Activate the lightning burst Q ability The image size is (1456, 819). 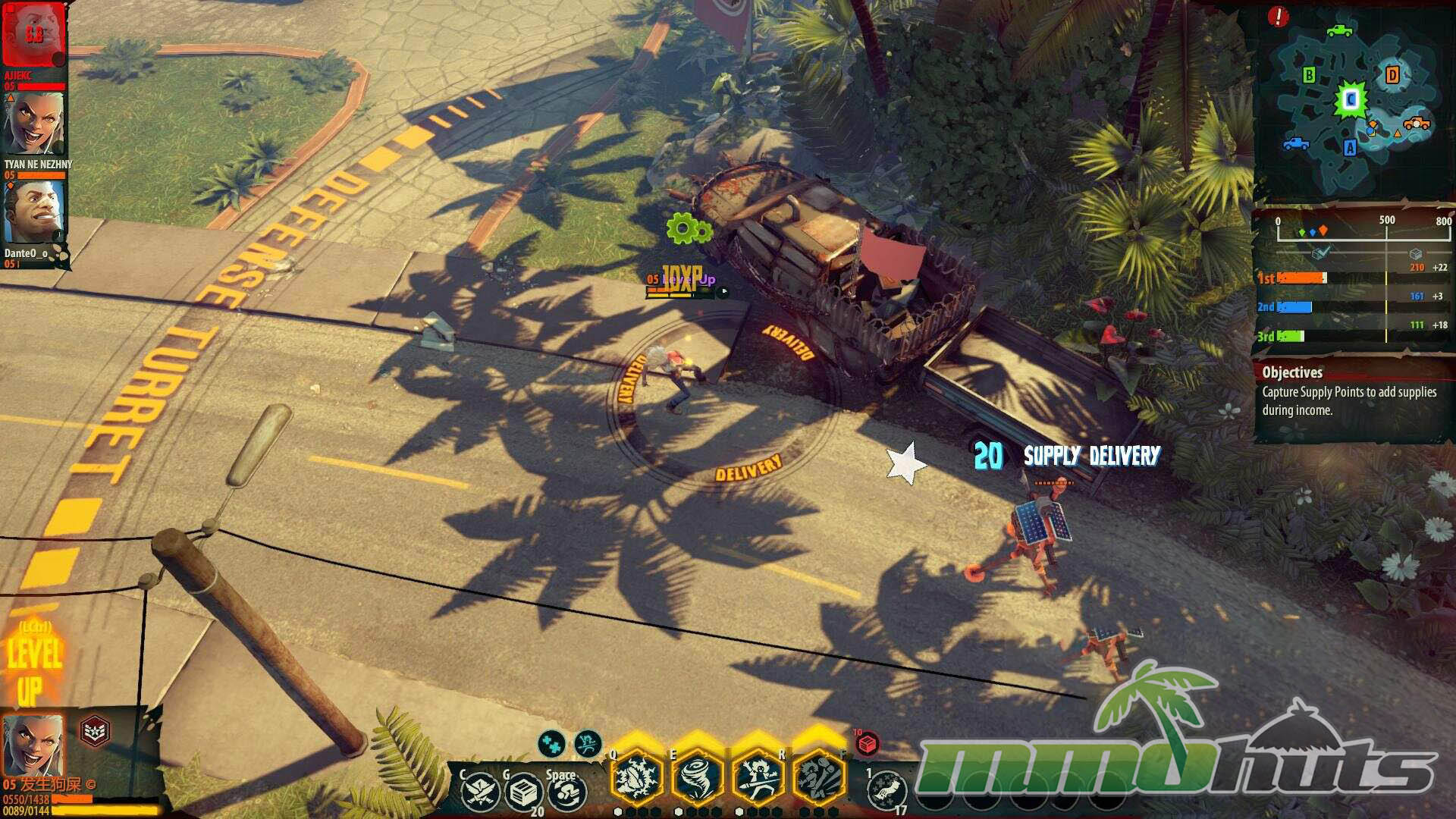point(637,778)
